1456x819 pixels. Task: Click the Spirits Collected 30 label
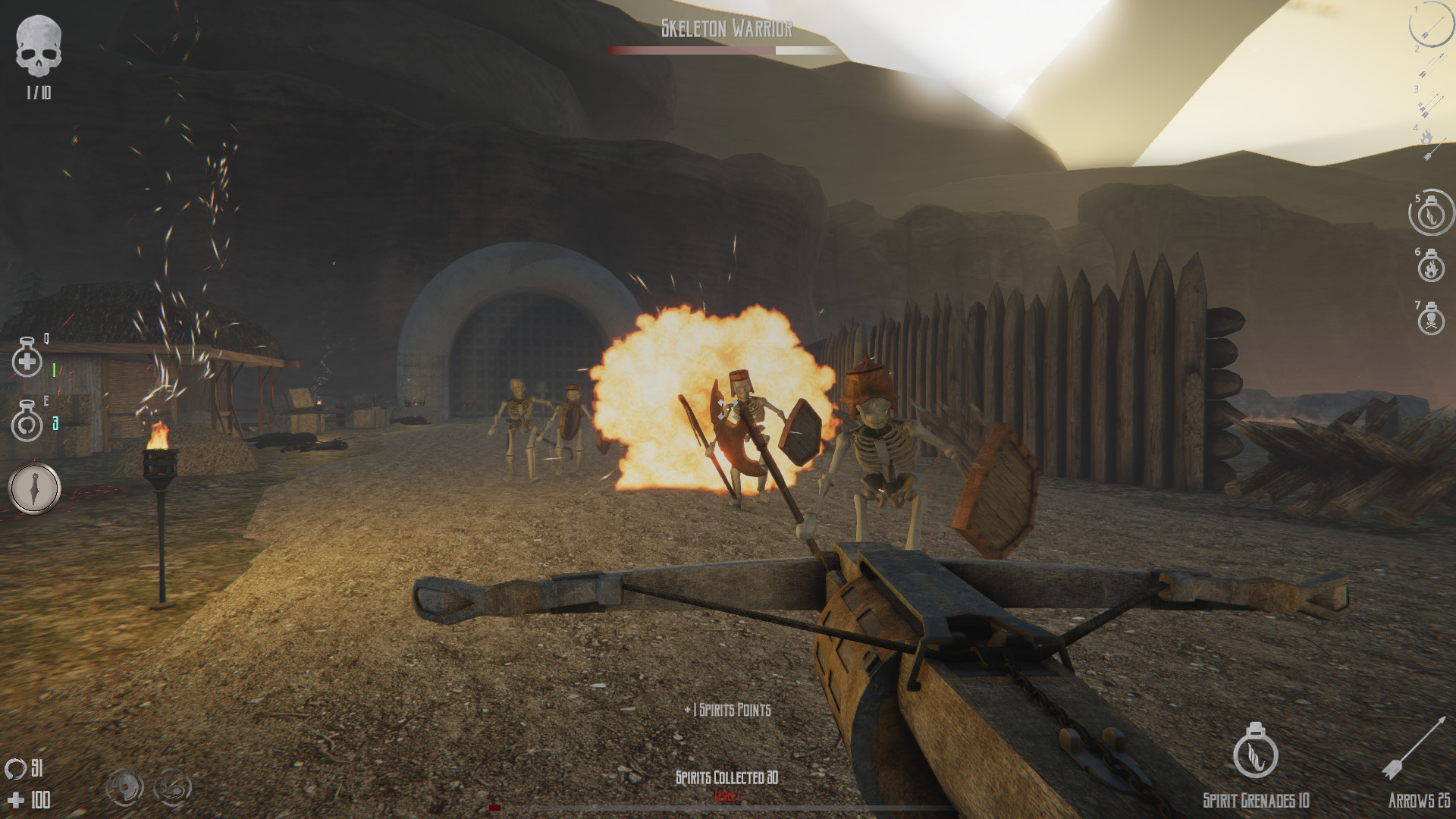pyautogui.click(x=726, y=776)
